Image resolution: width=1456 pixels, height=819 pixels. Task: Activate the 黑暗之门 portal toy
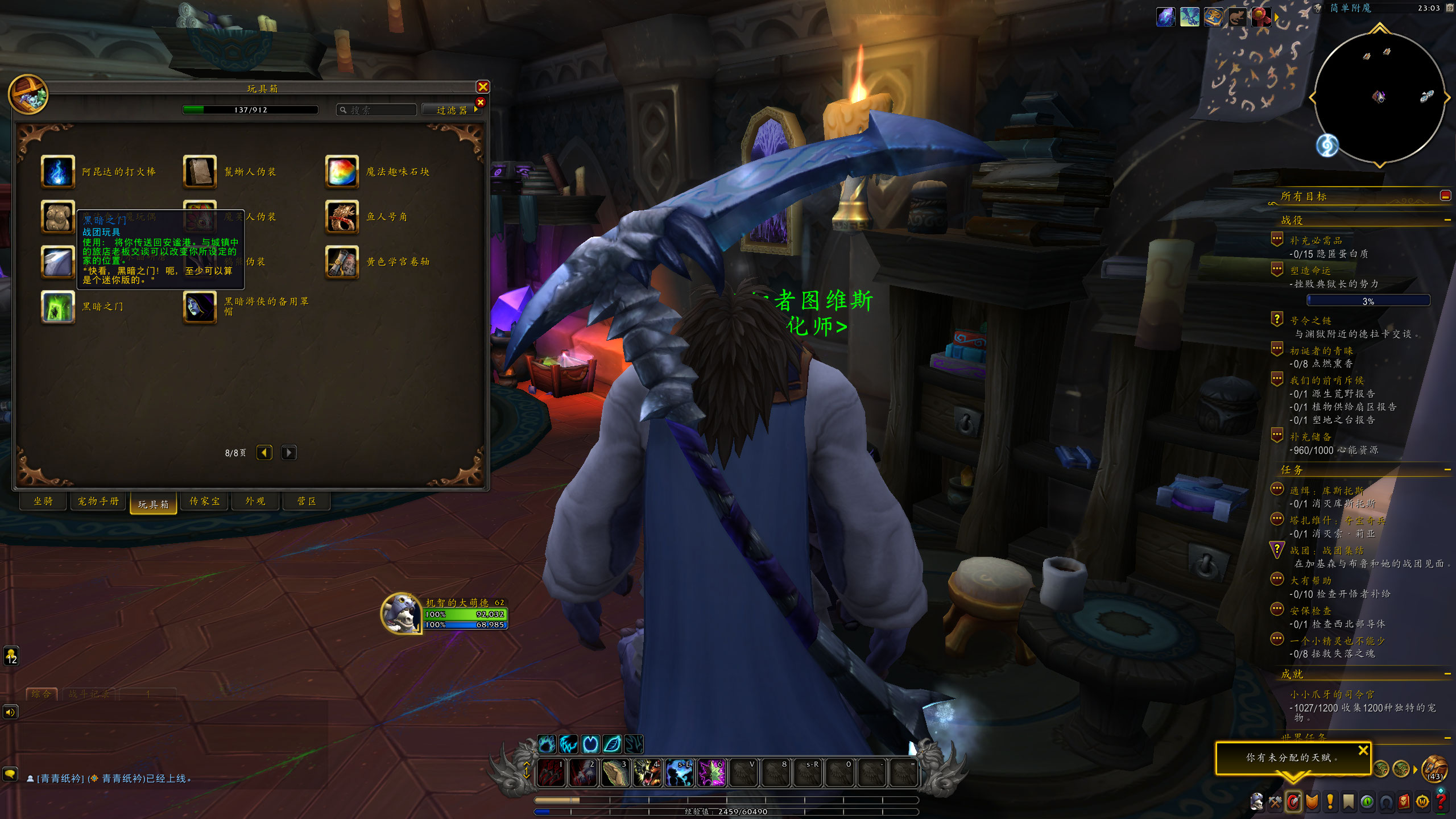point(58,307)
